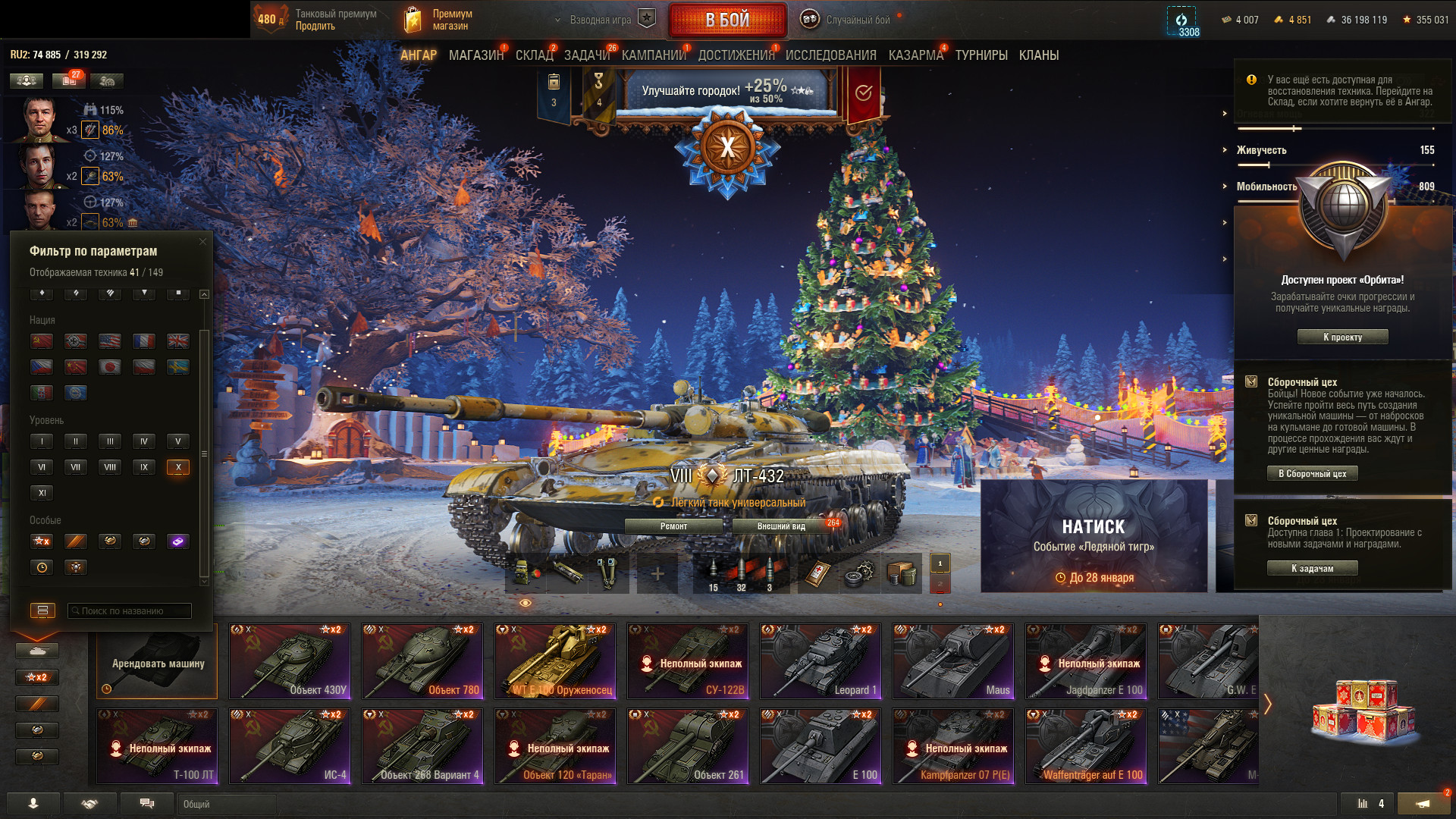The height and width of the screenshot is (819, 1456).
Task: Open the Внешний вид customization
Action: 781,526
